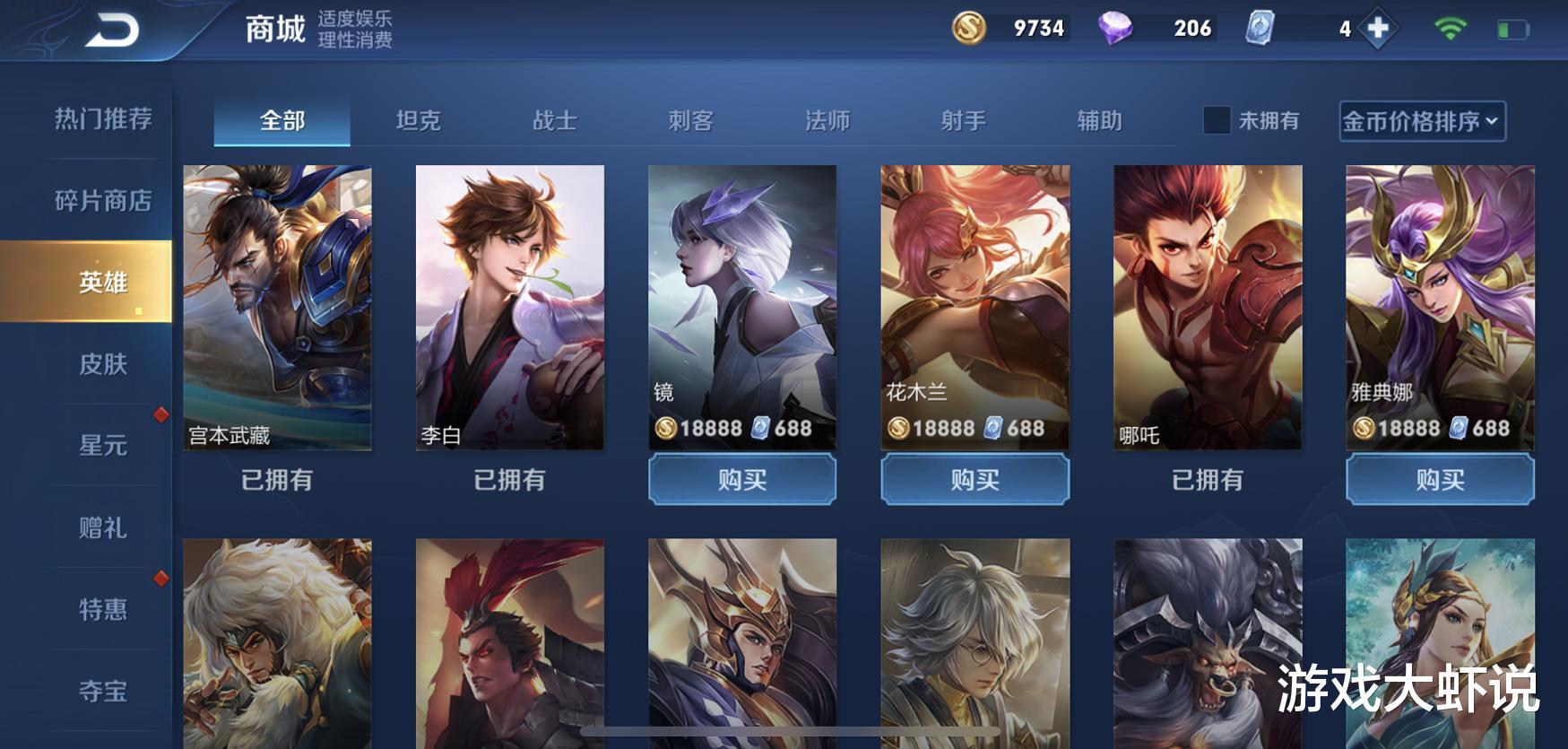This screenshot has width=1568, height=749.
Task: Enable the 未拥有 filter checkbox
Action: 1216,121
